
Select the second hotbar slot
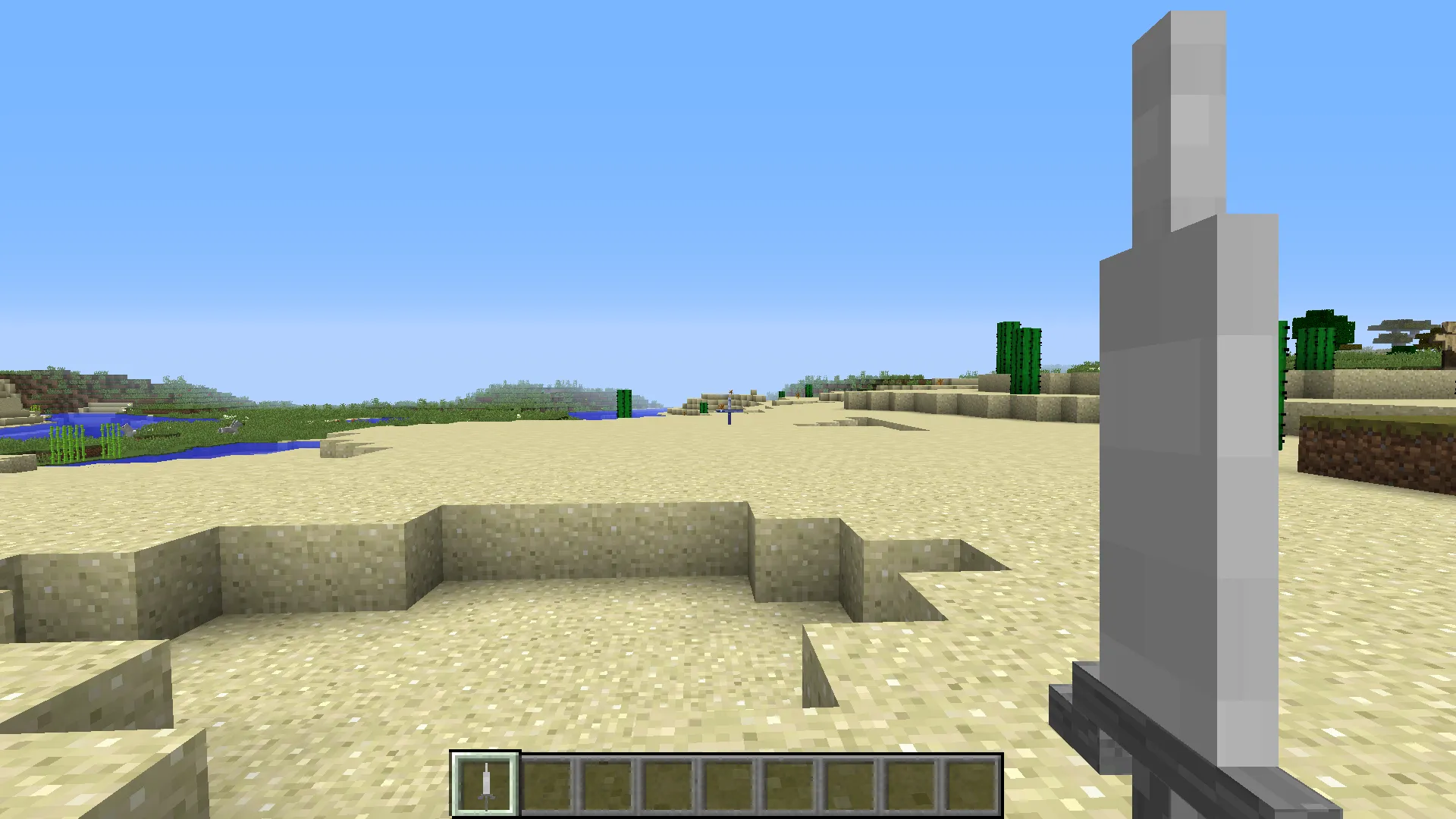(547, 784)
